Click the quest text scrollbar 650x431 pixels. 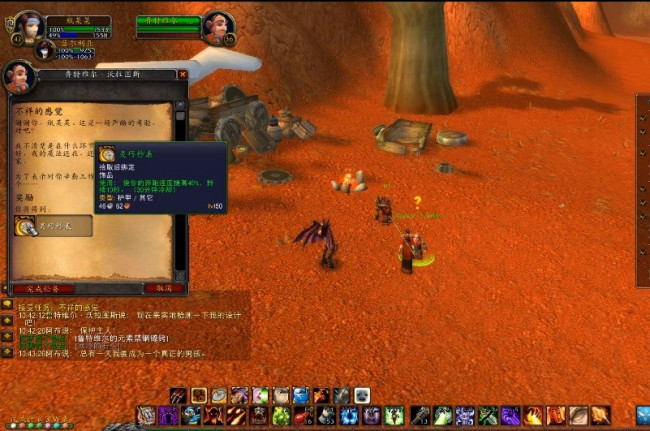[180, 190]
